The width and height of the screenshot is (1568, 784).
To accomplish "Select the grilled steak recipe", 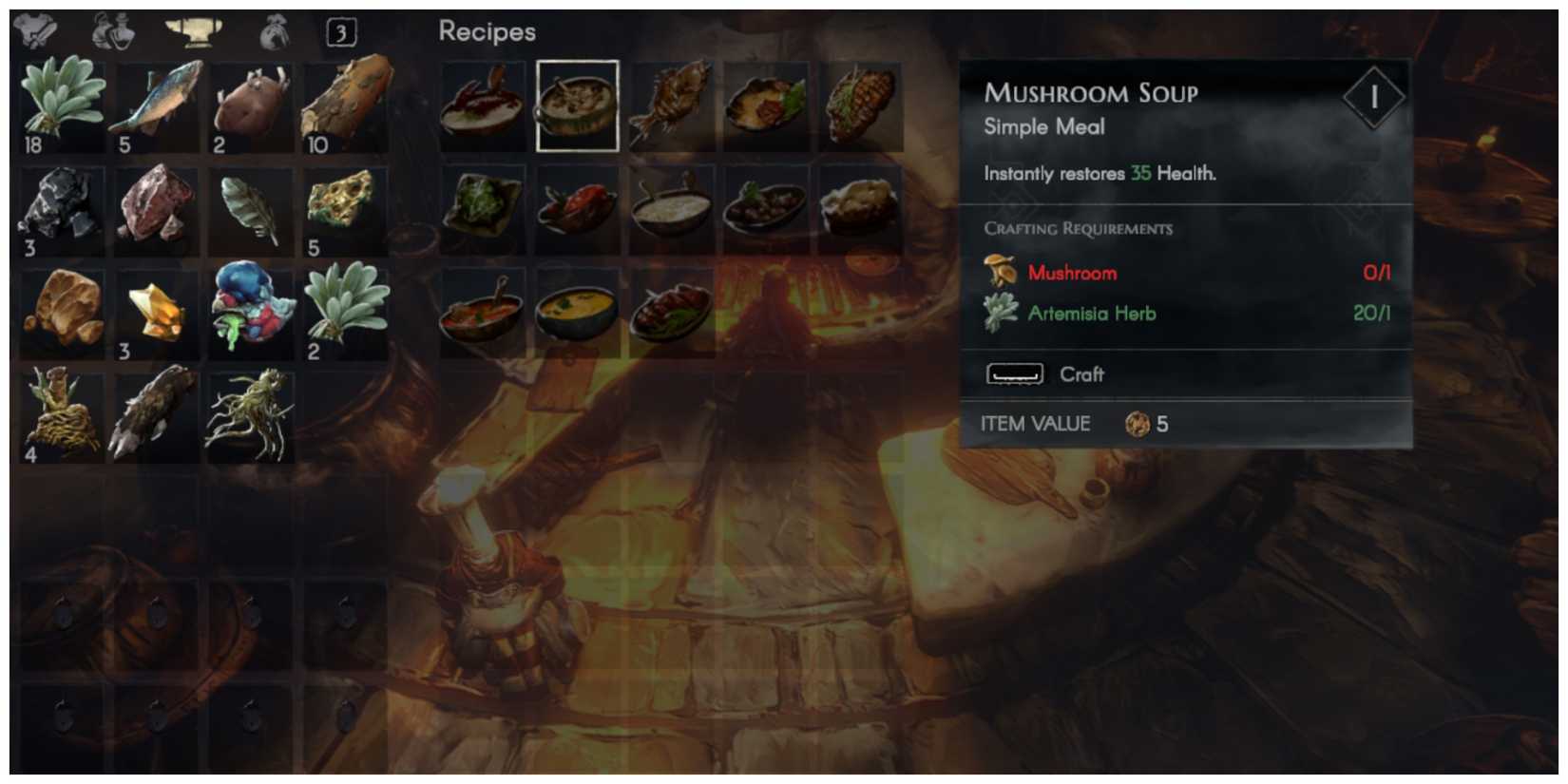I will 861,105.
